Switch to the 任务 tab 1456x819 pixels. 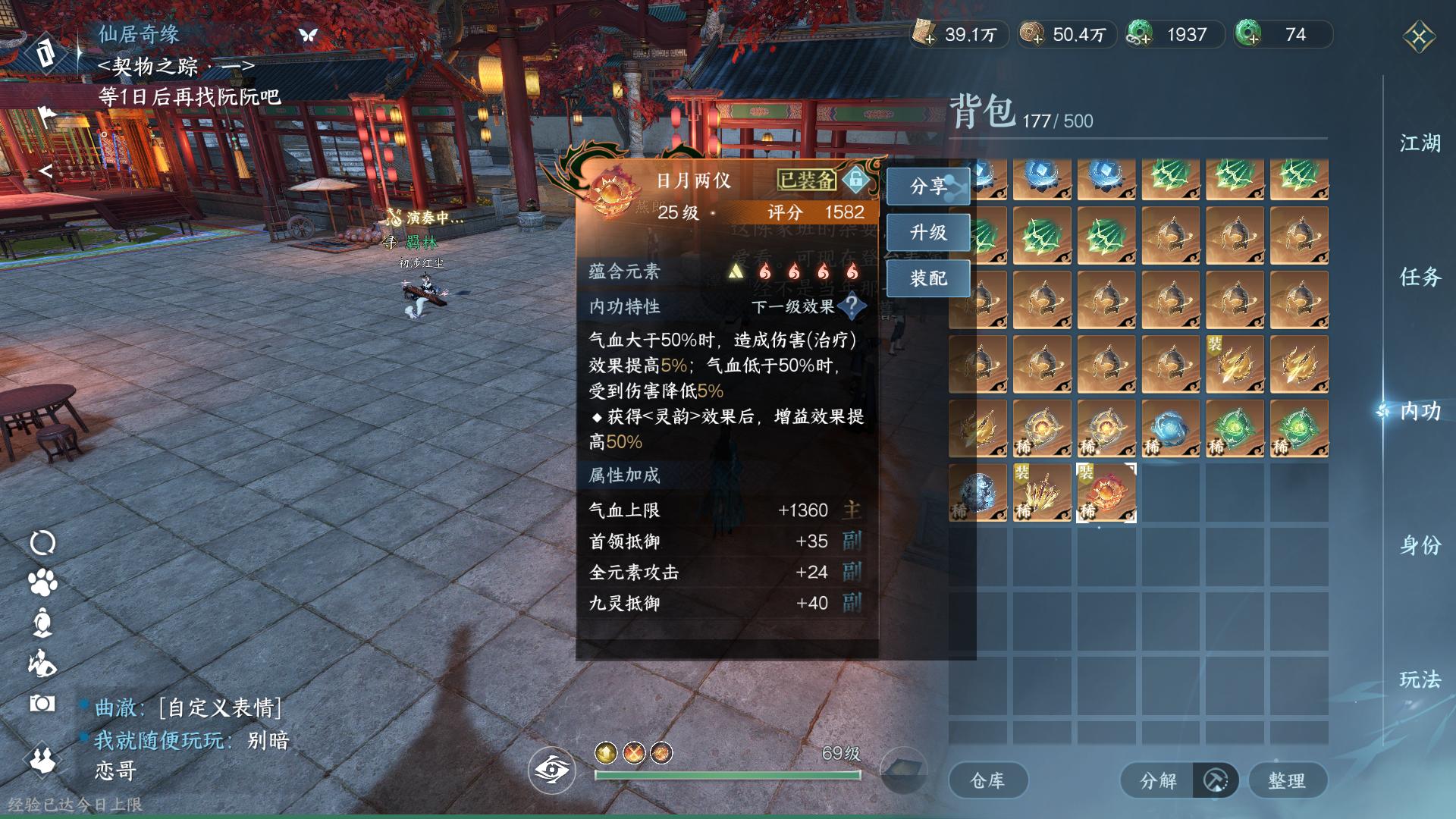tap(1420, 277)
